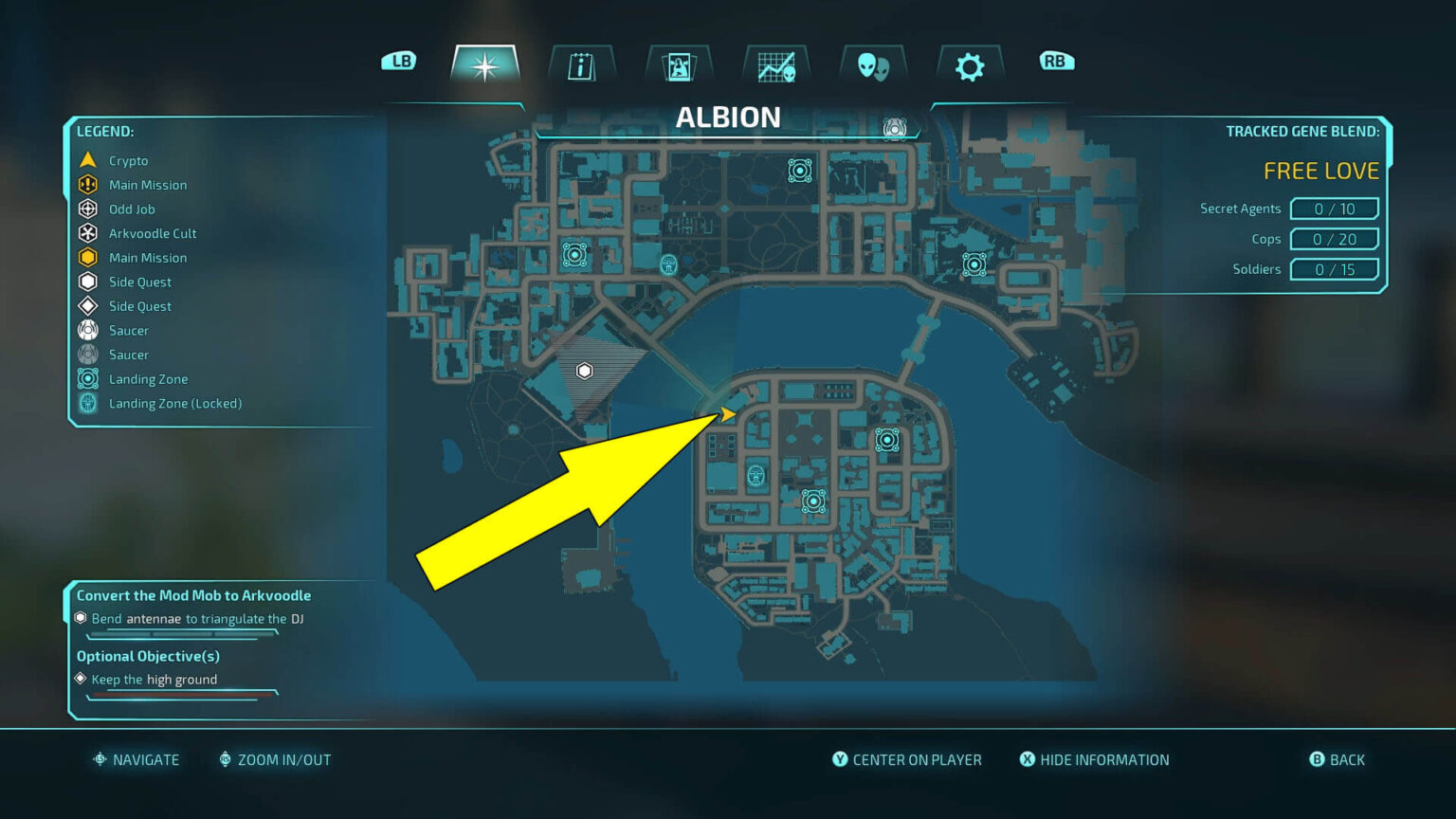Open the photo gallery tab icon

click(x=679, y=64)
